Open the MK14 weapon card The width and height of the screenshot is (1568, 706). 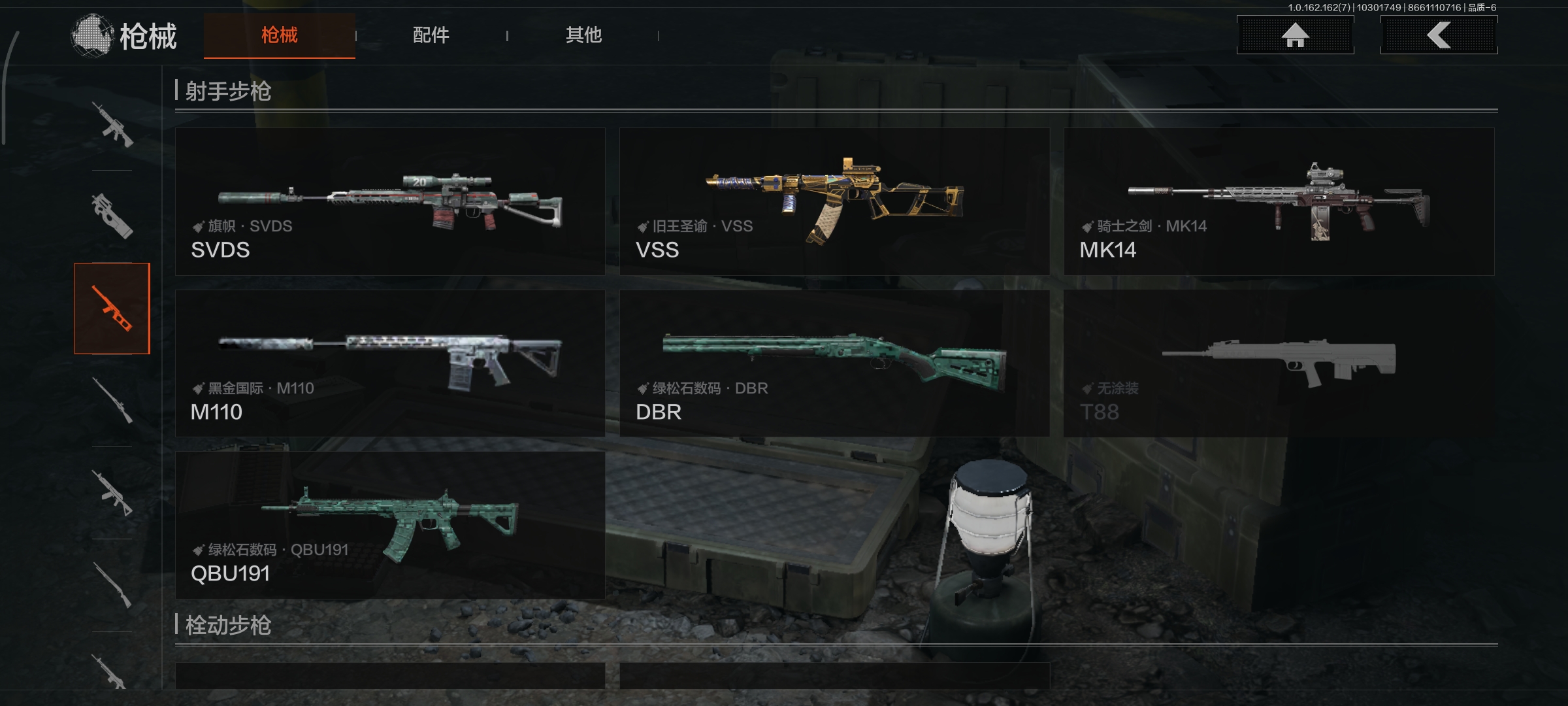click(1279, 201)
